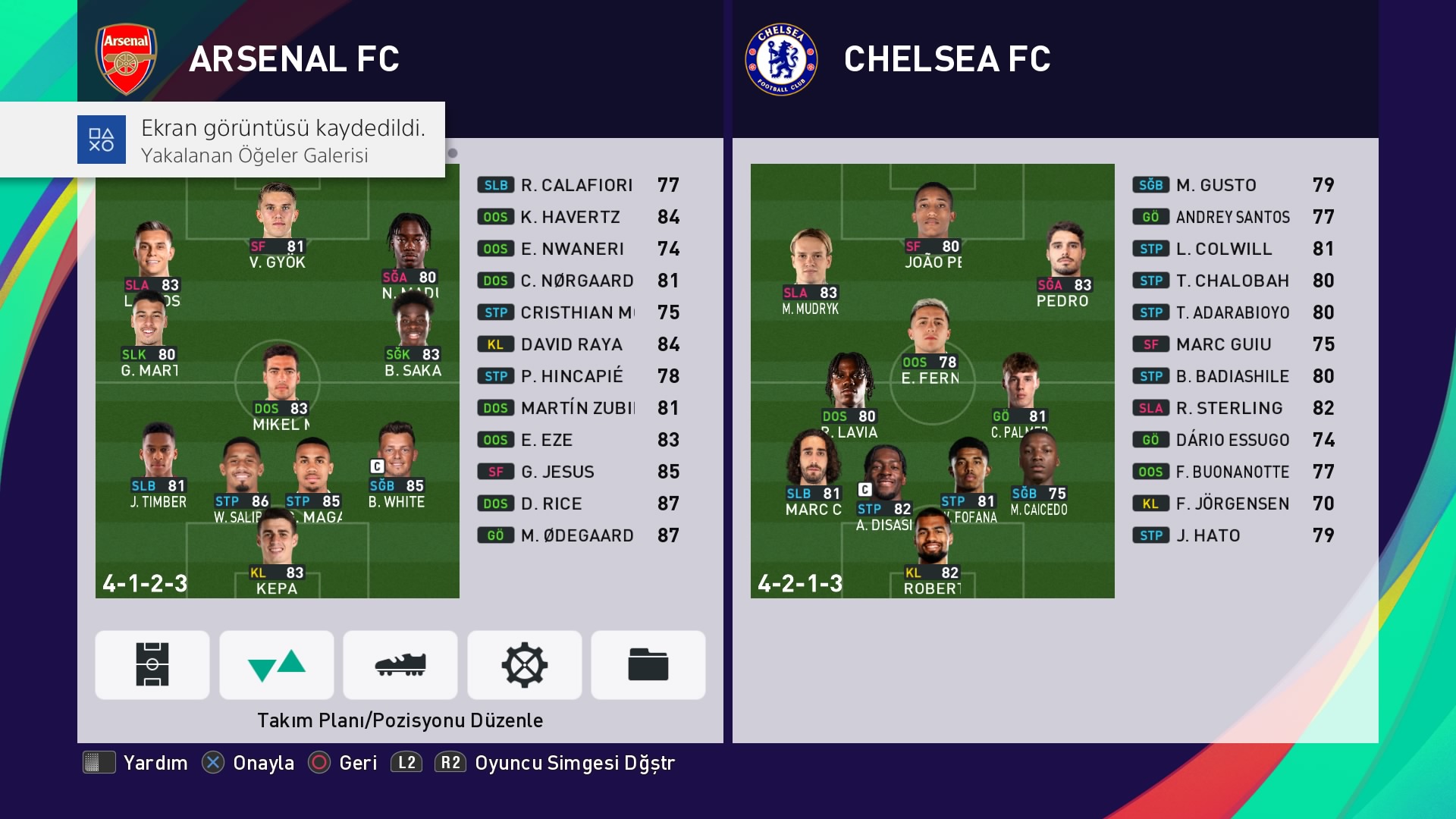Select B. Saka on the Arsenal pitch

(413, 334)
